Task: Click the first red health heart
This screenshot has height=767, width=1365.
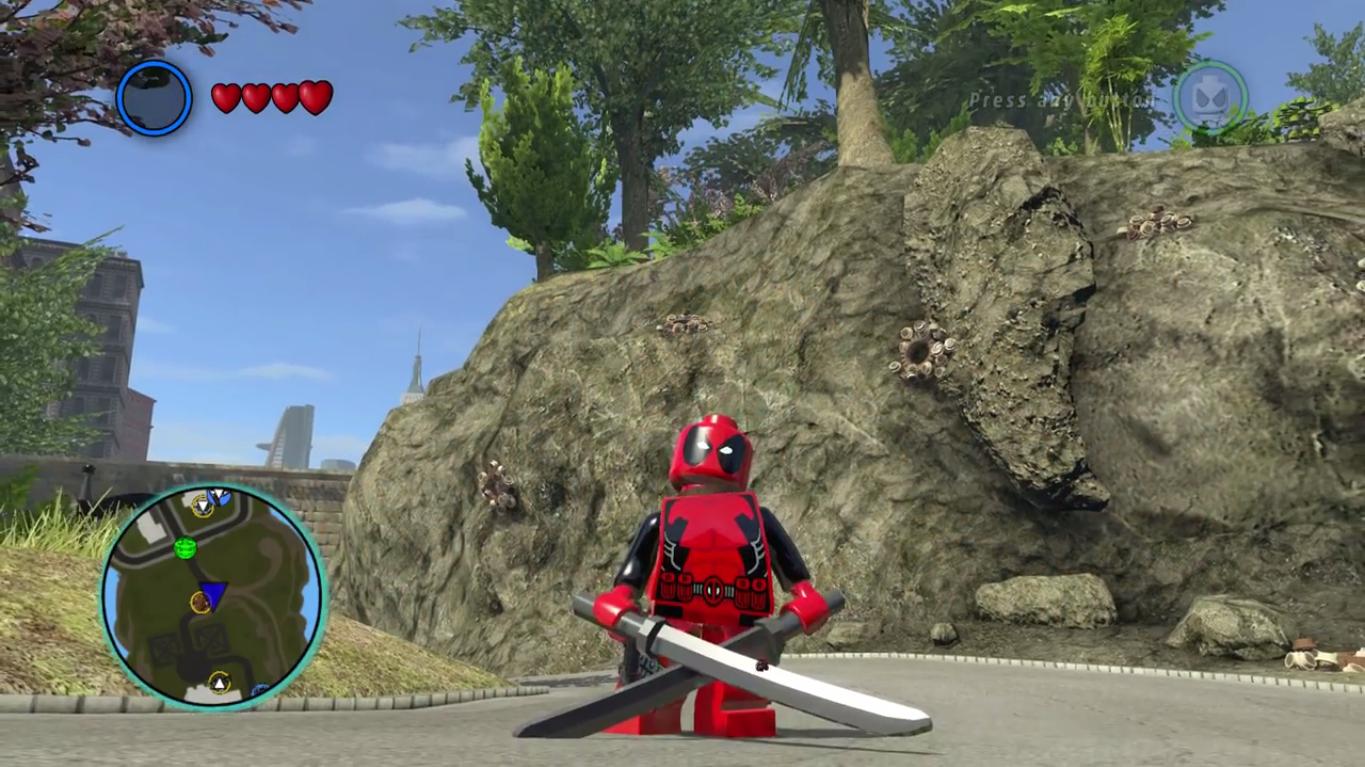Action: coord(225,96)
